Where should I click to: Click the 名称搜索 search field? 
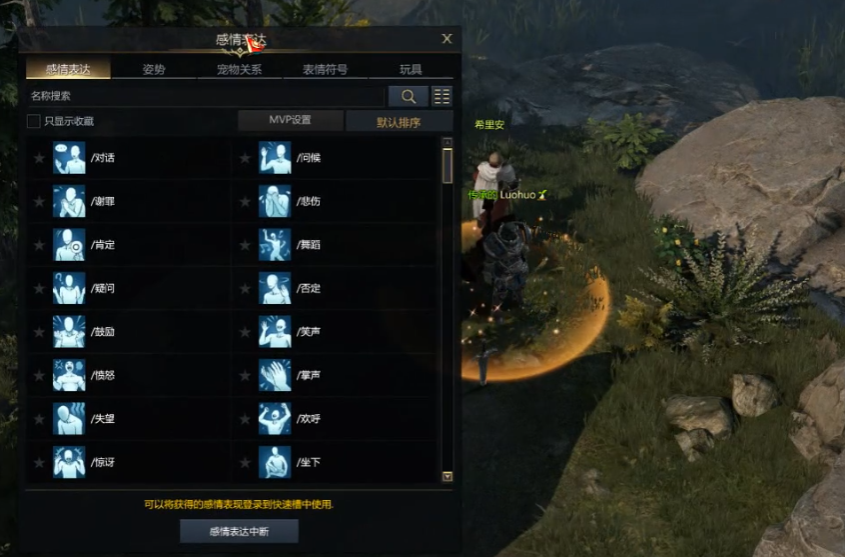click(205, 96)
